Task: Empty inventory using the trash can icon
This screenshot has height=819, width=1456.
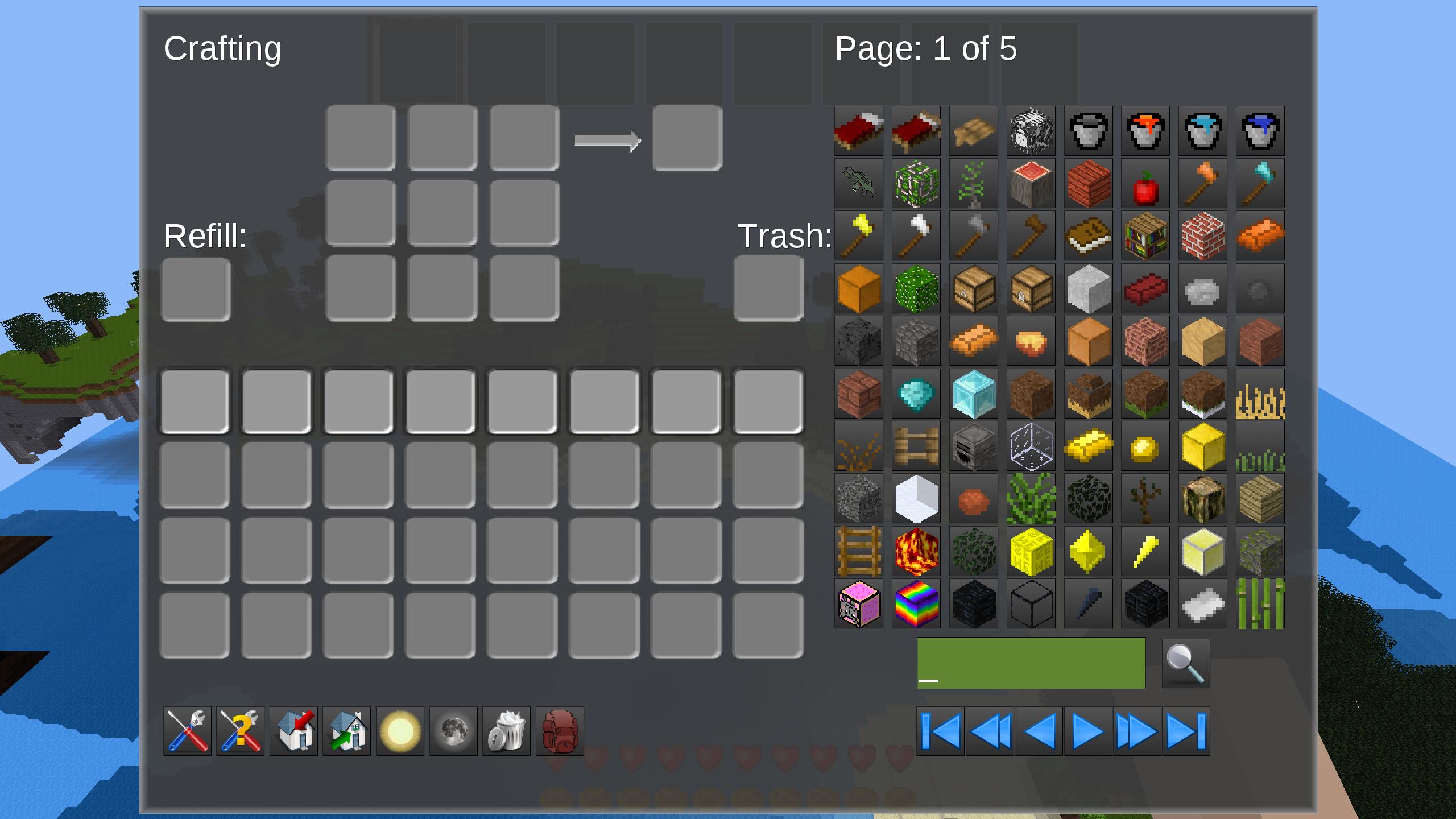Action: point(505,731)
